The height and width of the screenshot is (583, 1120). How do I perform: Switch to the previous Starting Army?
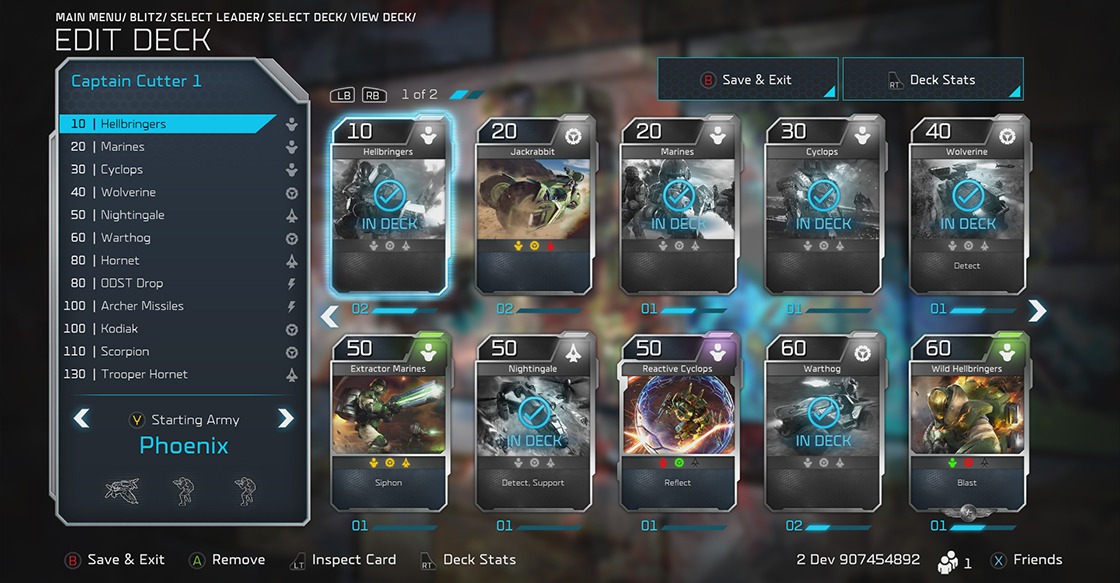tap(81, 419)
